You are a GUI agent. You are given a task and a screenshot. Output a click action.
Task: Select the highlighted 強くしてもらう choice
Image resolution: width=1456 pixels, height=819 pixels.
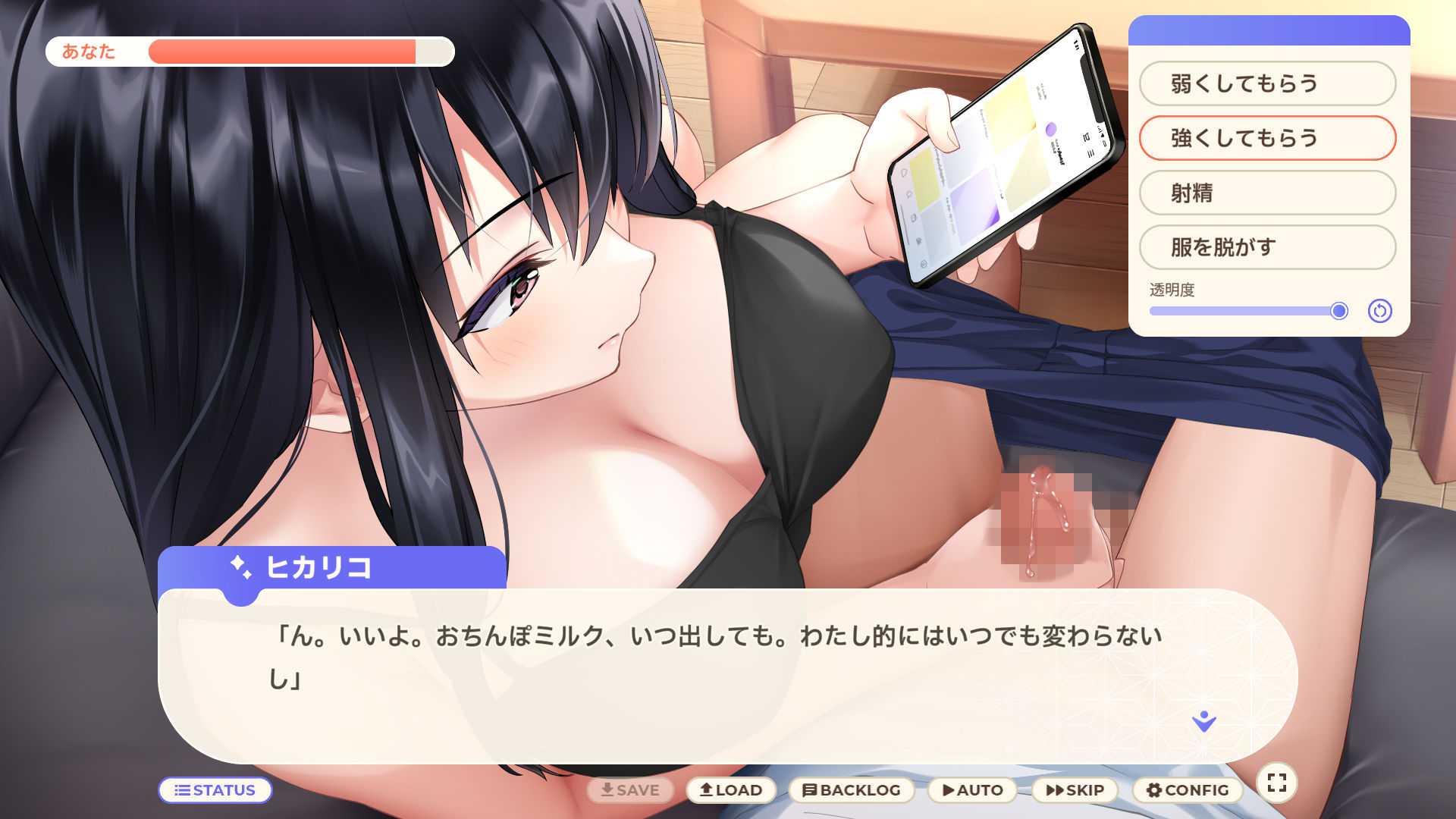pyautogui.click(x=1266, y=138)
